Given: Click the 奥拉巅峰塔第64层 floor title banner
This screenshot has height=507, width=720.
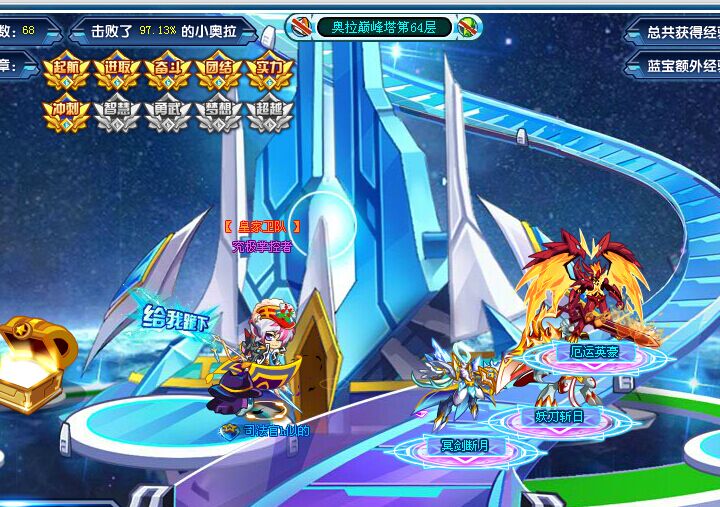Looking at the screenshot, I should [x=384, y=27].
